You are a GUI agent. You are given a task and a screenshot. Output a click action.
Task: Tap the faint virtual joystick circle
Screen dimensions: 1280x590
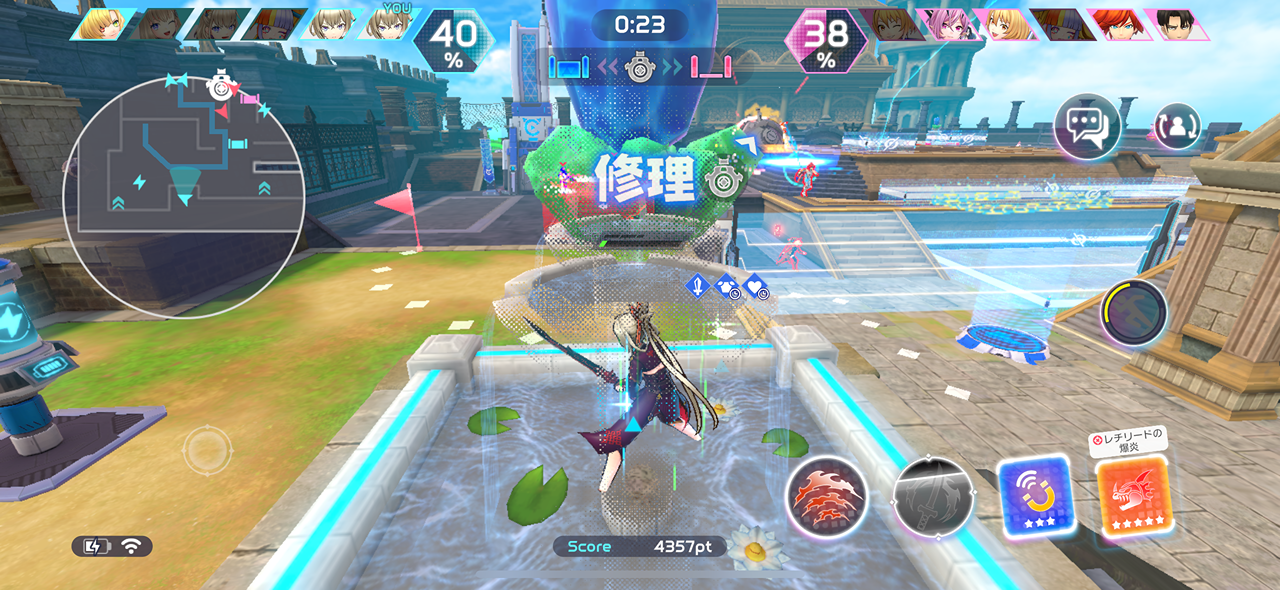[207, 450]
